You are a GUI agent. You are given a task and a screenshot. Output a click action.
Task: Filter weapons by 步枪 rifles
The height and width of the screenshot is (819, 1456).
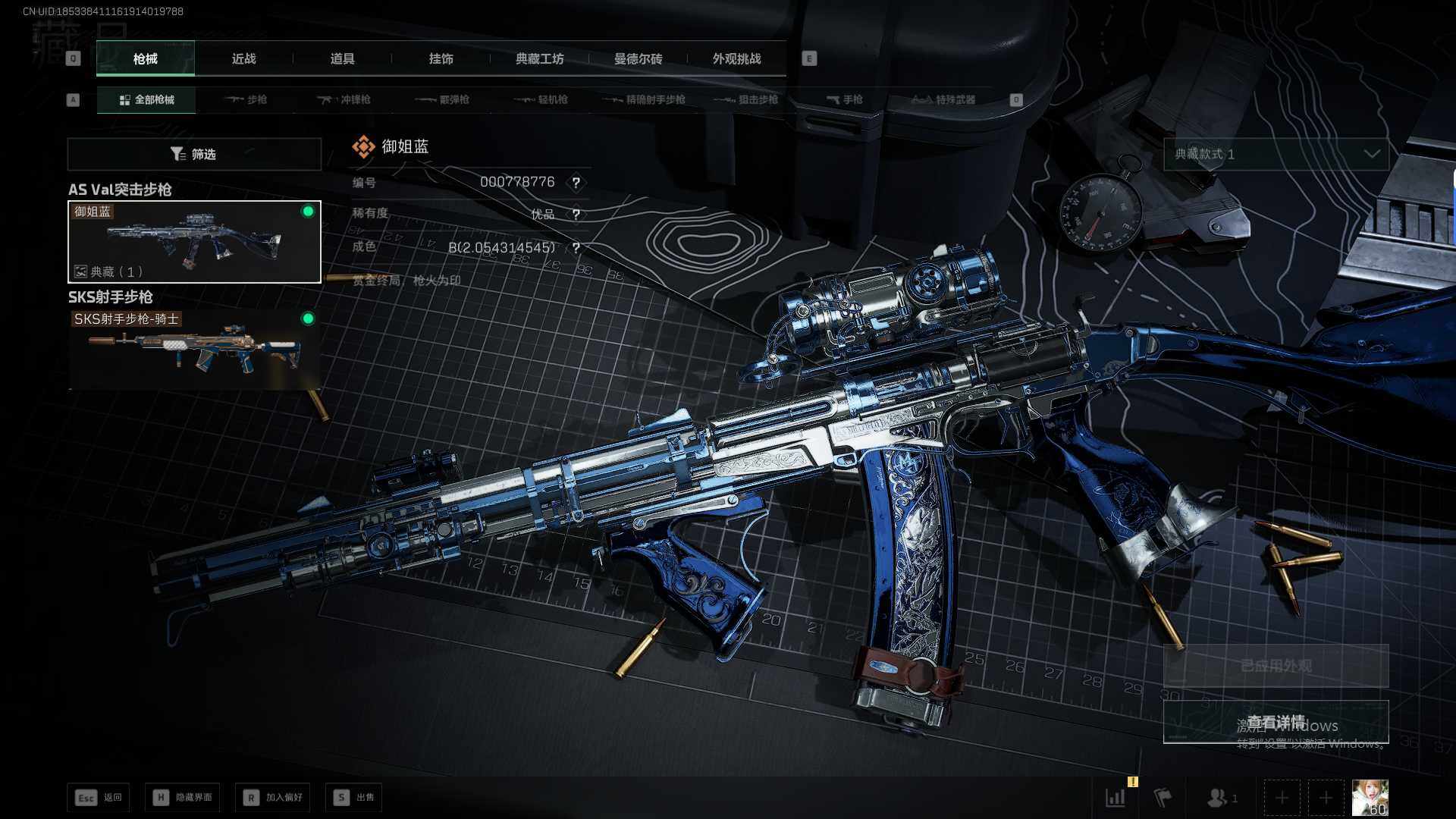(x=246, y=99)
